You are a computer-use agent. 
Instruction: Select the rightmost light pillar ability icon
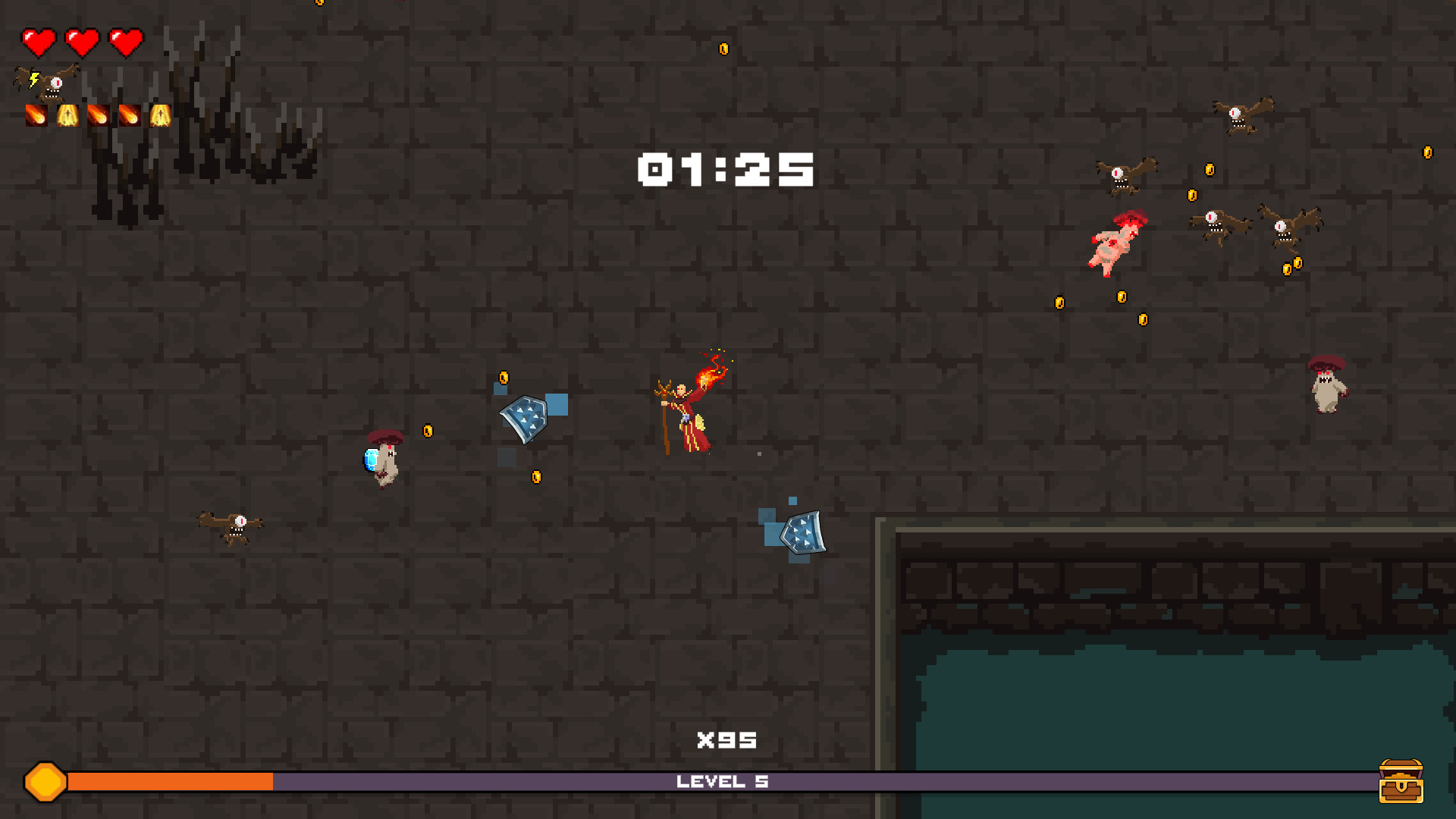point(161,115)
